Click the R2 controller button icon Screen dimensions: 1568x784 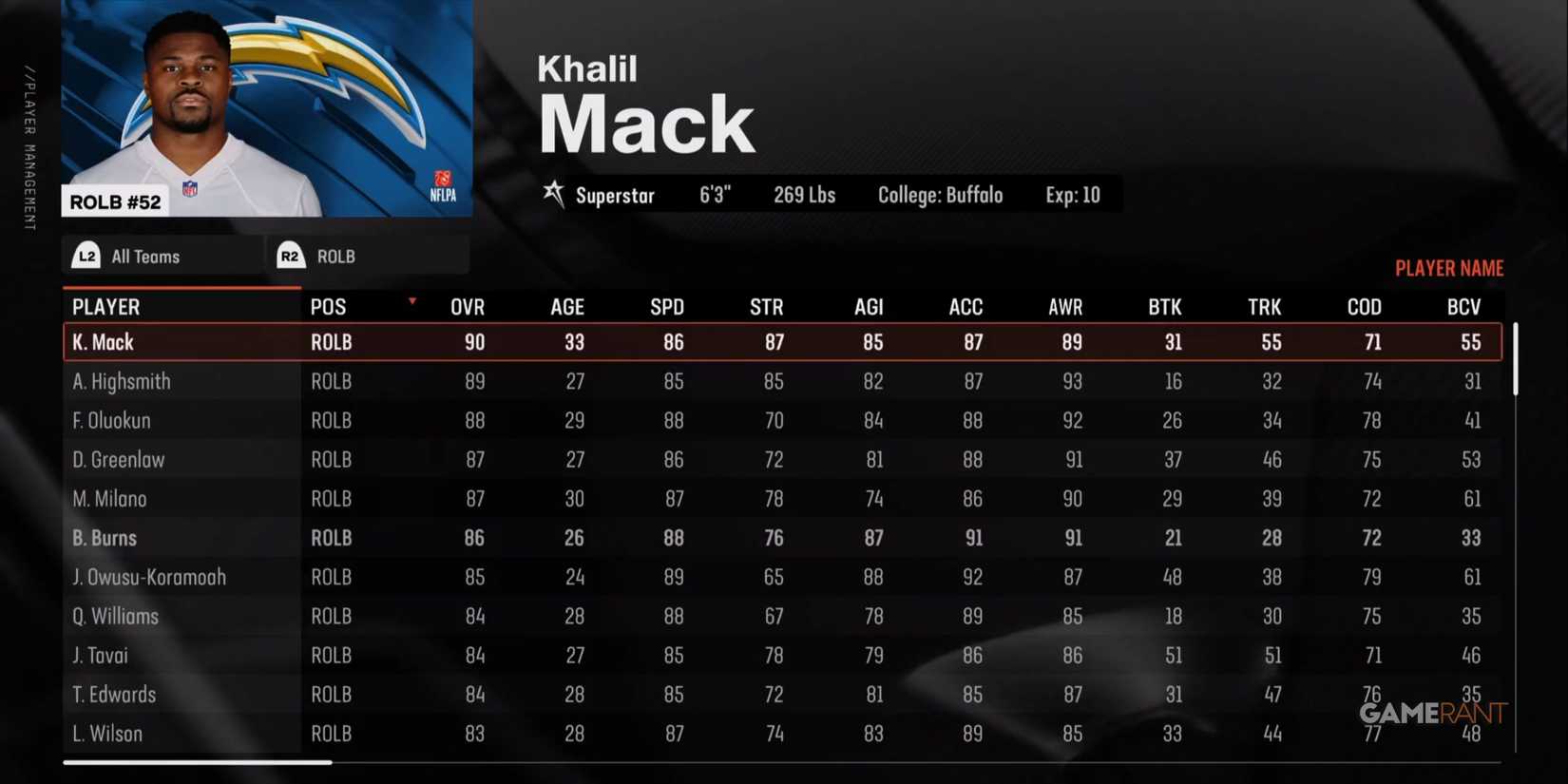[x=290, y=255]
